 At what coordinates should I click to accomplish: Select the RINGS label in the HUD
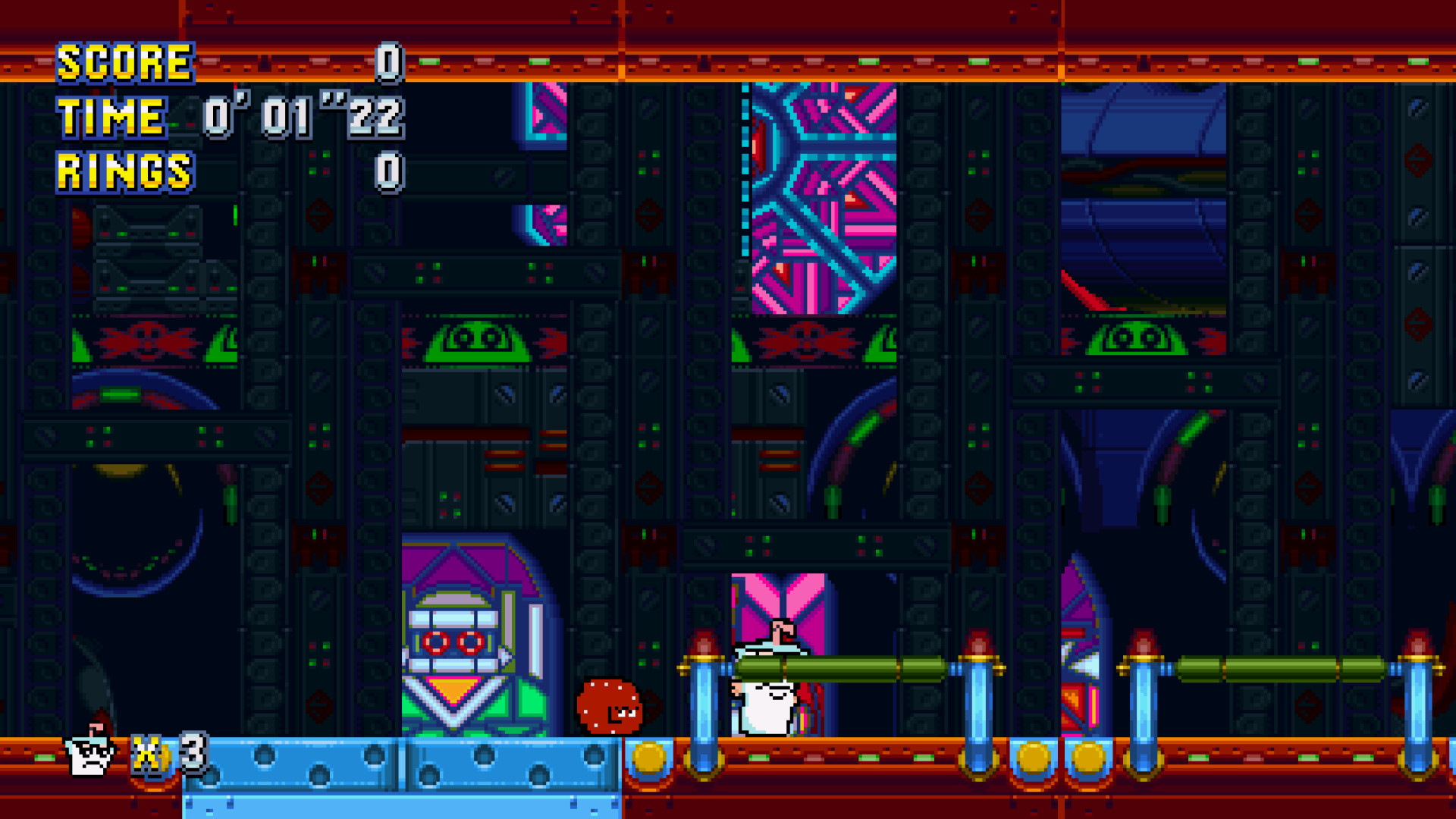pyautogui.click(x=125, y=171)
